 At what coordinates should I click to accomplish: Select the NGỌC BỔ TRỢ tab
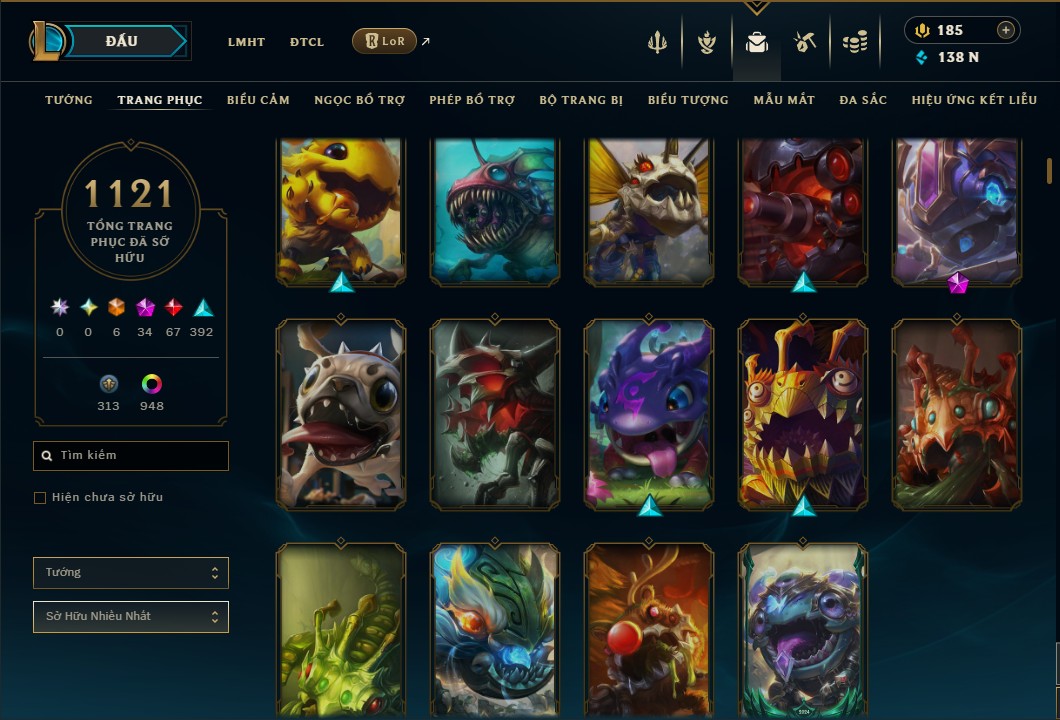tap(359, 100)
